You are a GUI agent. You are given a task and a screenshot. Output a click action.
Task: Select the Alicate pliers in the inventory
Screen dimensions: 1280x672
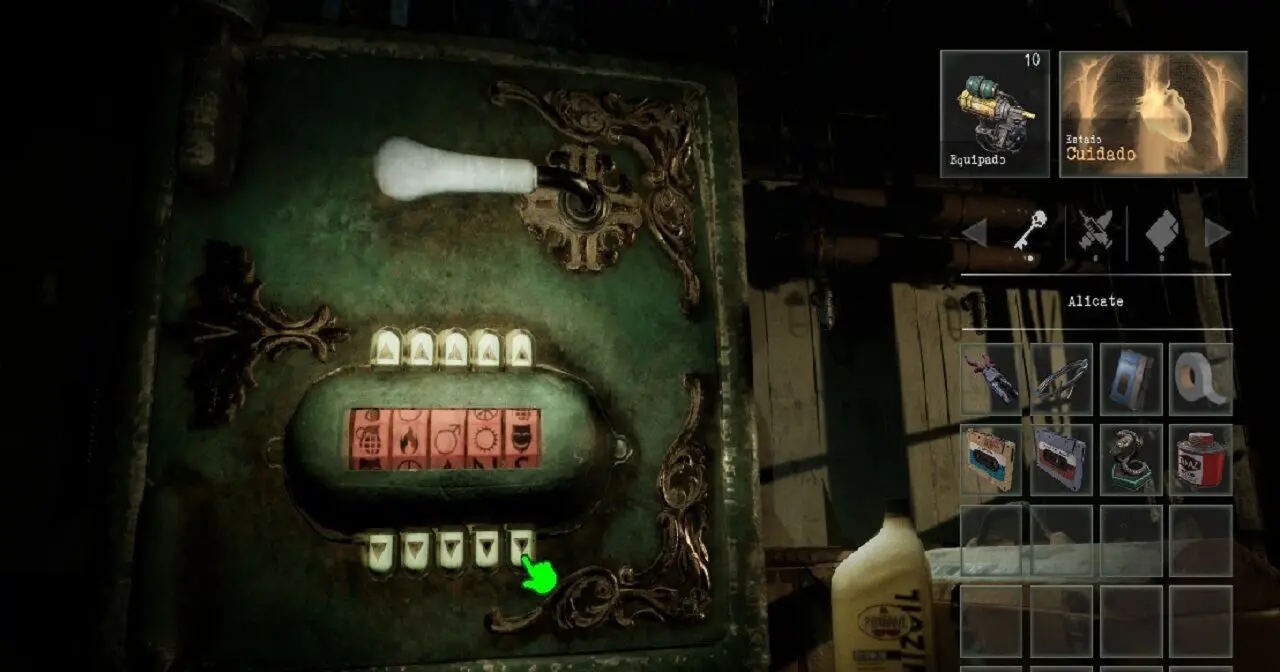pos(992,379)
